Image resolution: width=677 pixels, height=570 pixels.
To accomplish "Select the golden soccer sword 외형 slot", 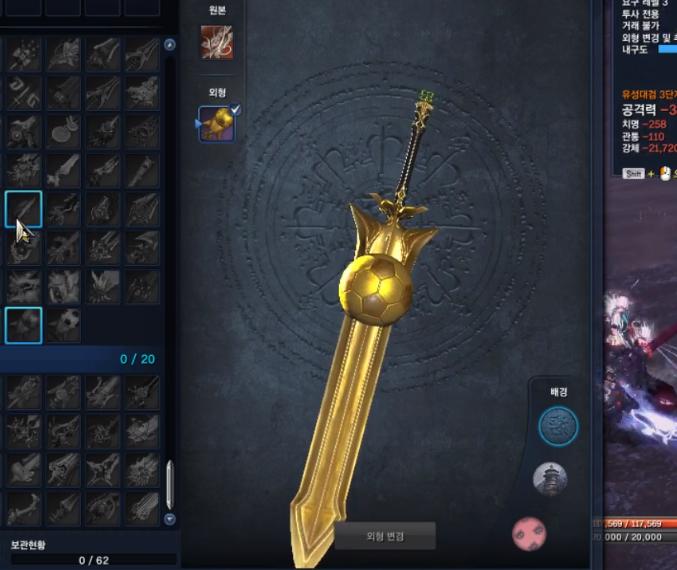I will [217, 124].
